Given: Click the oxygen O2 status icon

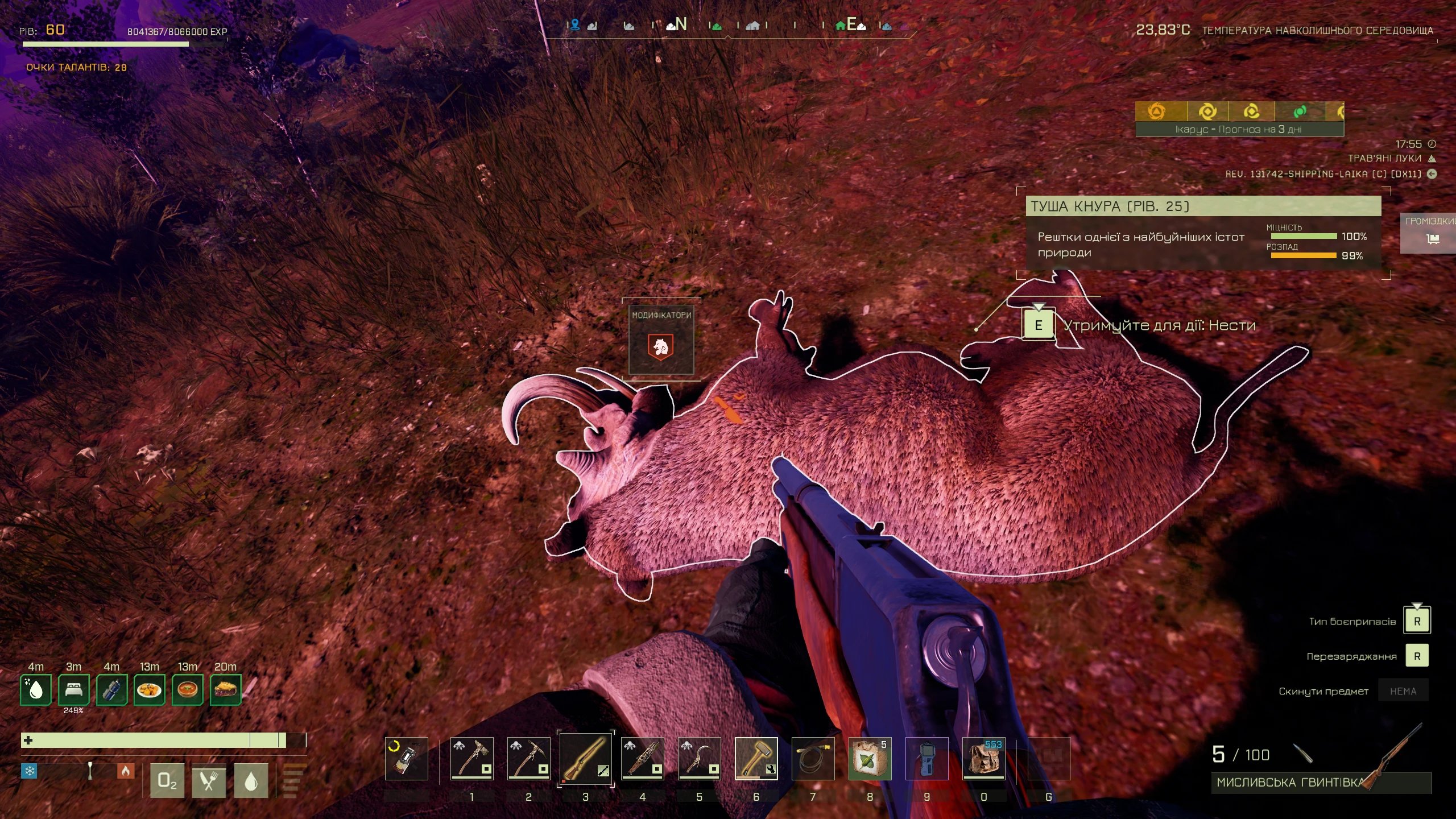Looking at the screenshot, I should [167, 781].
